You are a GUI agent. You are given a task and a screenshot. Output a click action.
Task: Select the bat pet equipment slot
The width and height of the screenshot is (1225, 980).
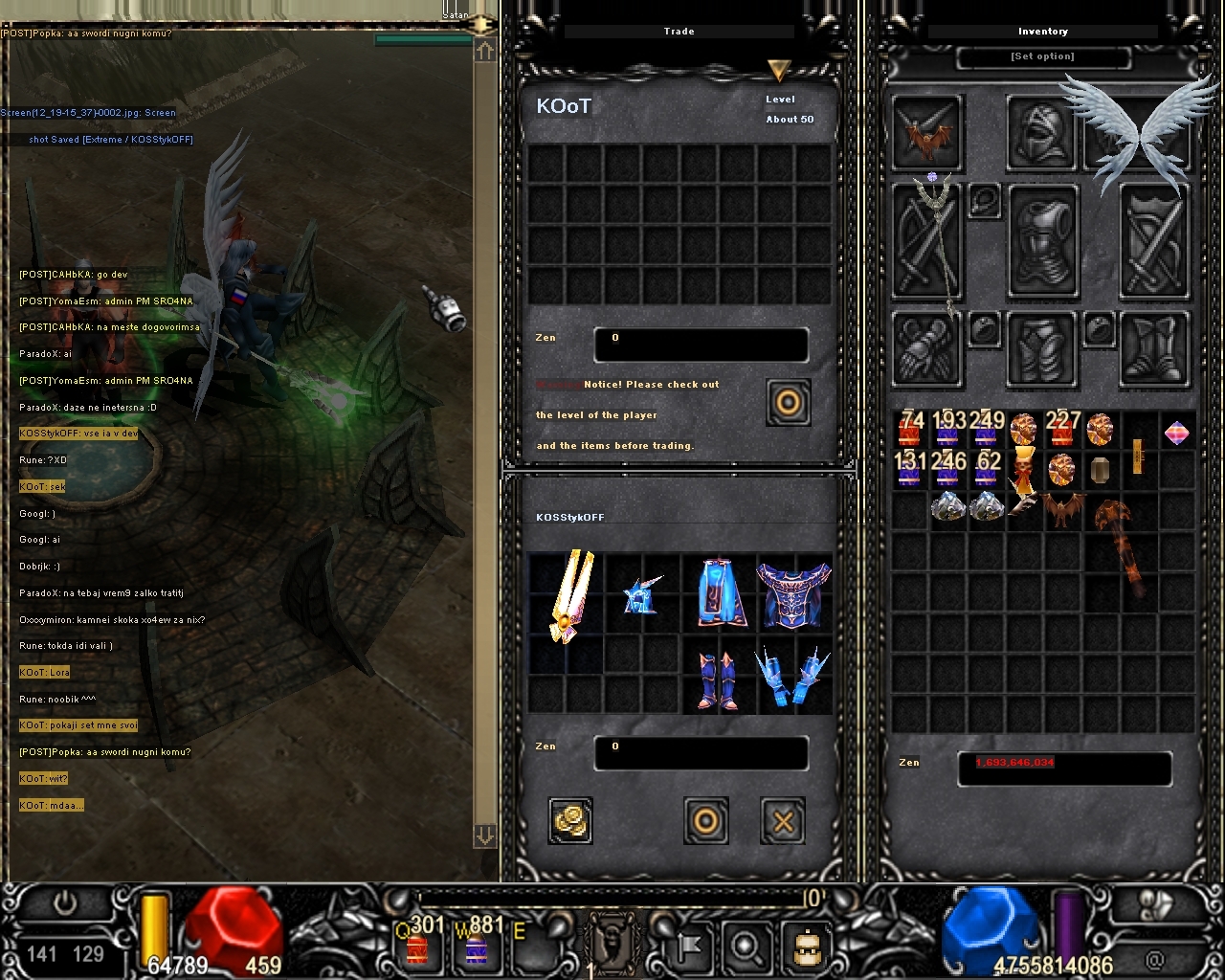point(926,135)
